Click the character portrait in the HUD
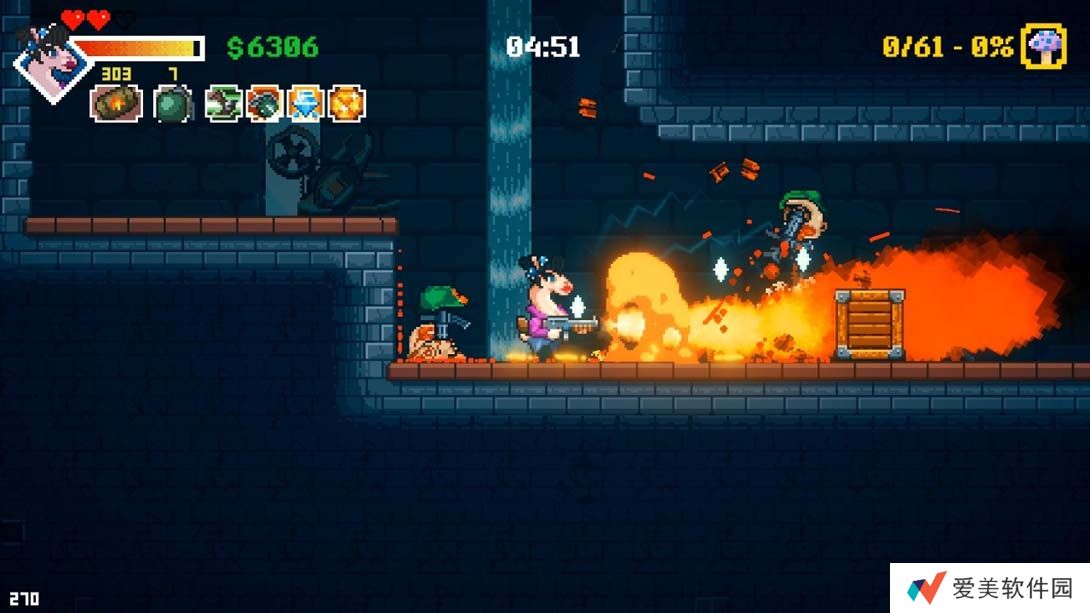1090x613 pixels. point(50,62)
